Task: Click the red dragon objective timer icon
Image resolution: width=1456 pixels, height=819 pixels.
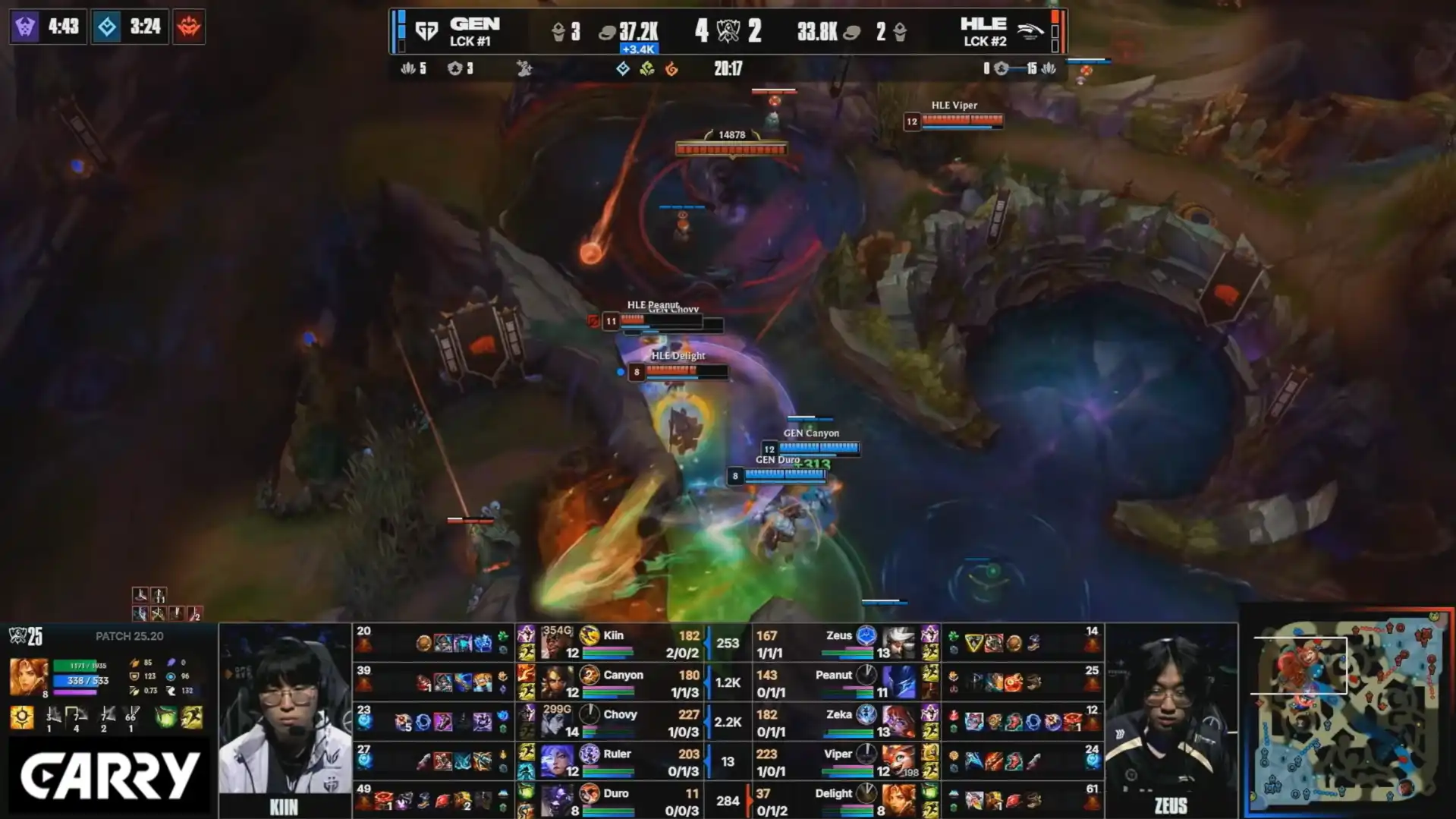Action: point(189,27)
